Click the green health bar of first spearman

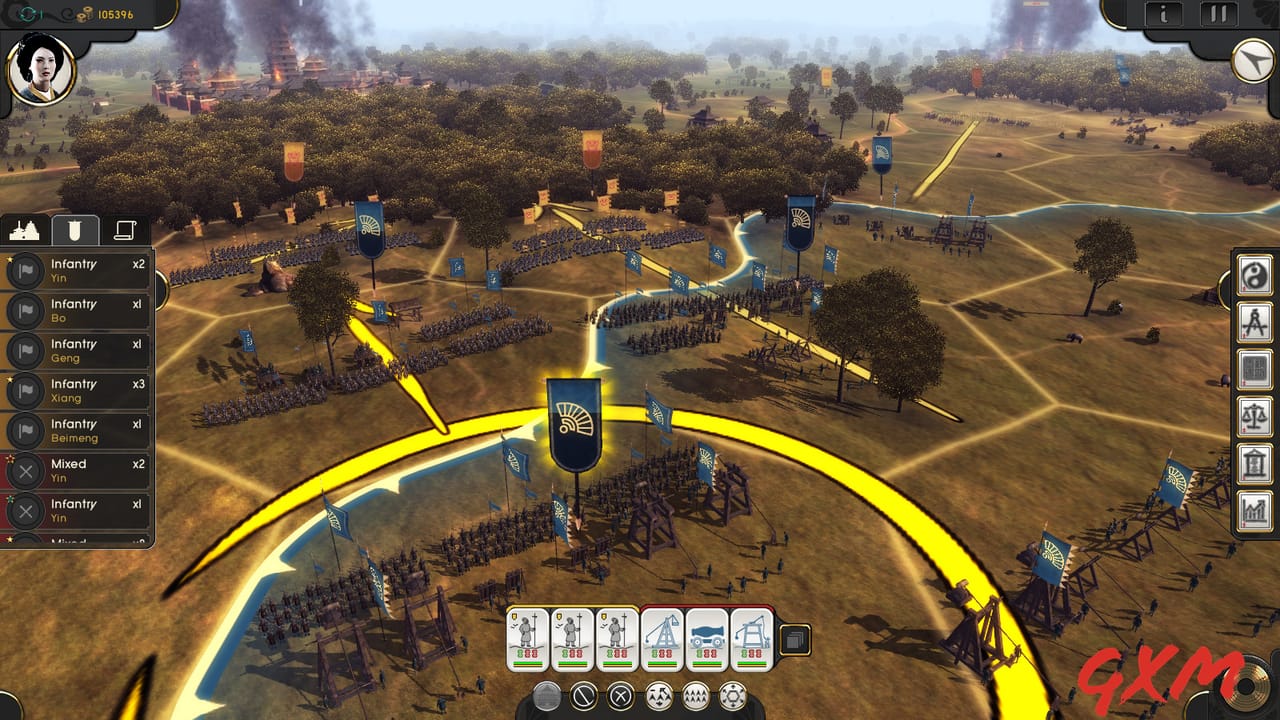[527, 663]
